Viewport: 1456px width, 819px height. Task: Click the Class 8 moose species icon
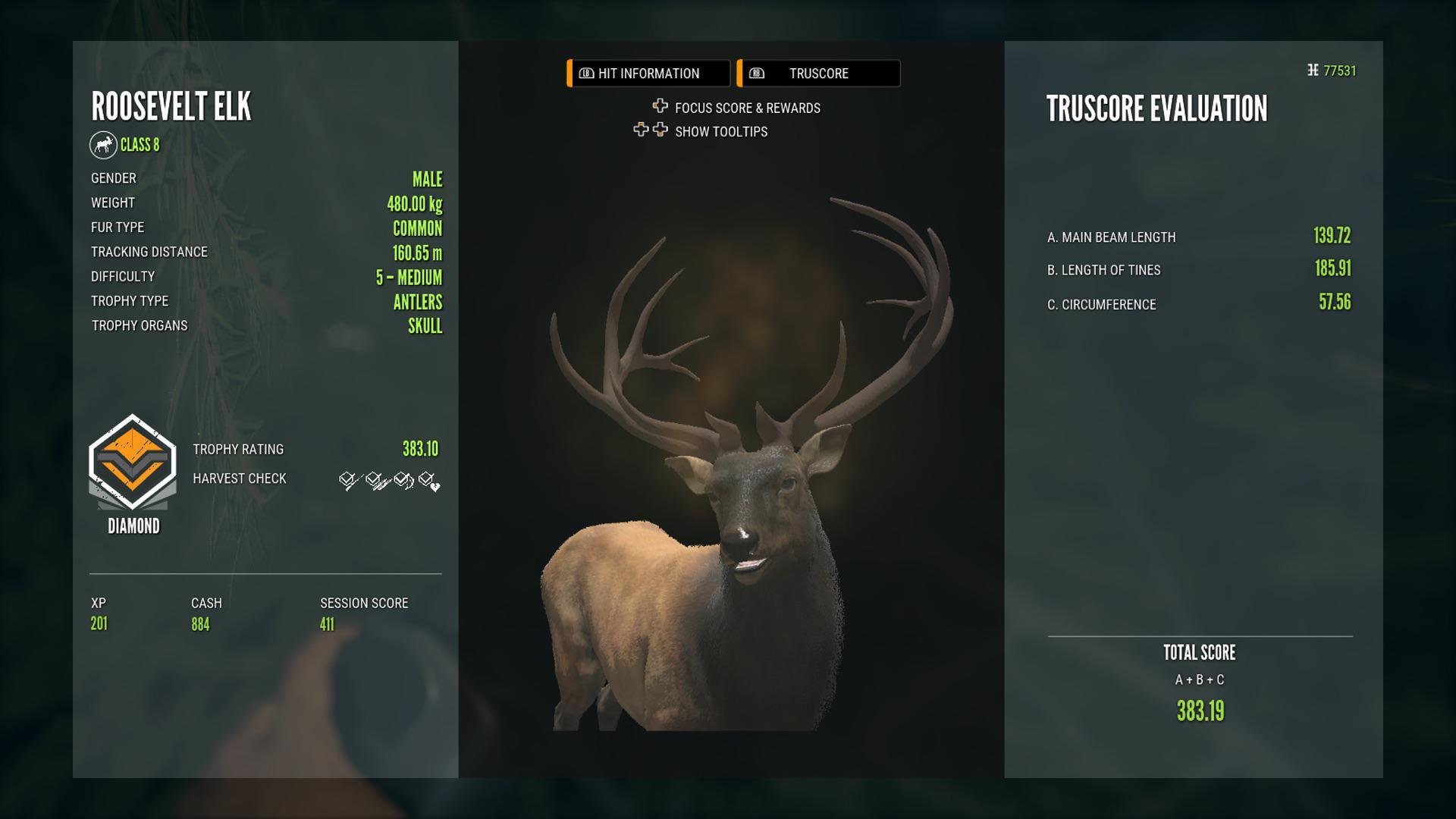click(104, 145)
